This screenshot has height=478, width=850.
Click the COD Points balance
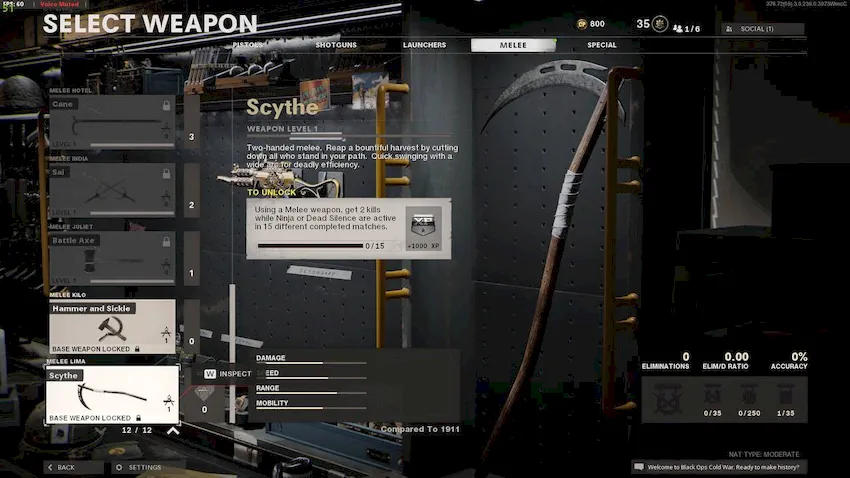click(x=591, y=24)
